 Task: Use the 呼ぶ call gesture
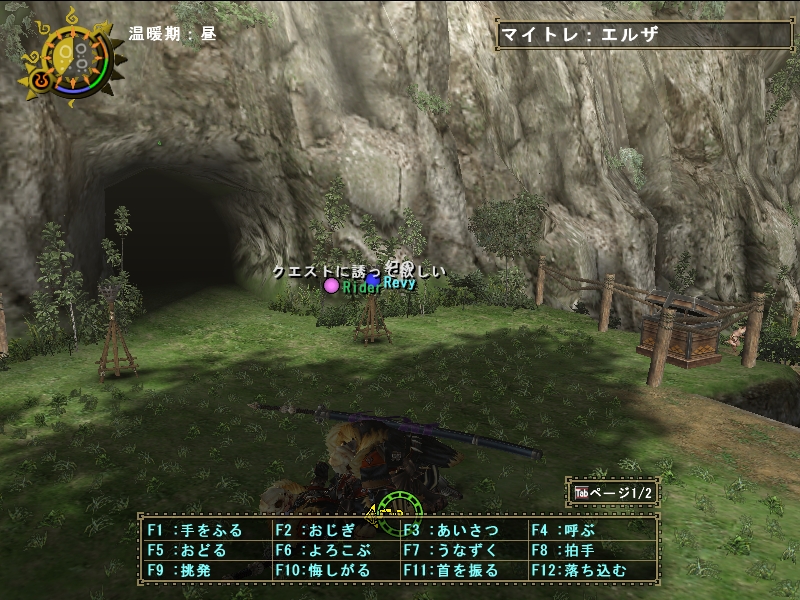point(590,531)
